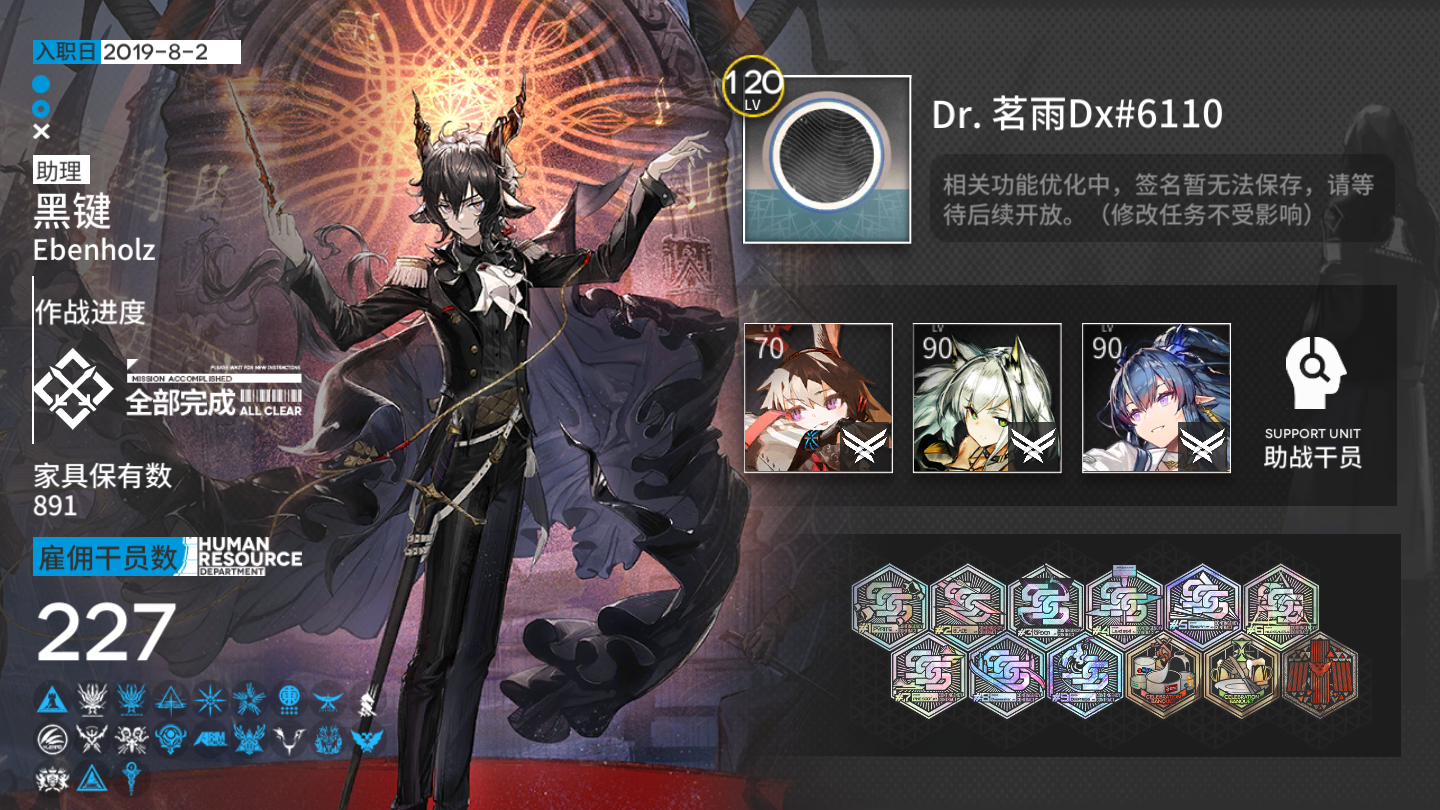This screenshot has width=1440, height=810.
Task: Click the blue warning-triangle faction icon in bottom row
Action: click(x=91, y=777)
